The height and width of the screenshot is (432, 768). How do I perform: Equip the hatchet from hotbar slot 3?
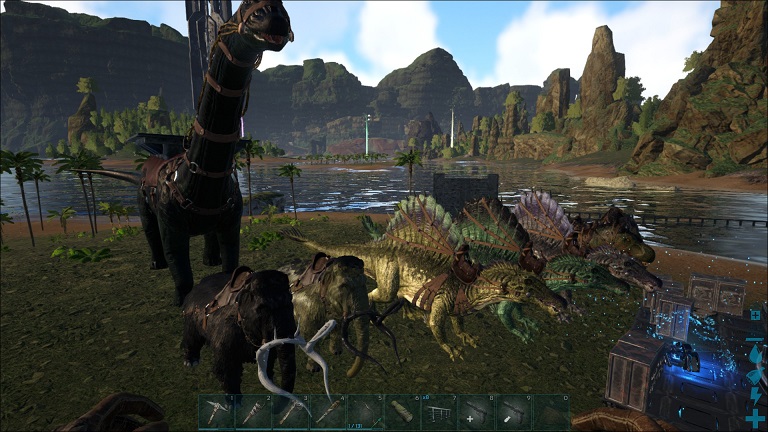pyautogui.click(x=290, y=412)
